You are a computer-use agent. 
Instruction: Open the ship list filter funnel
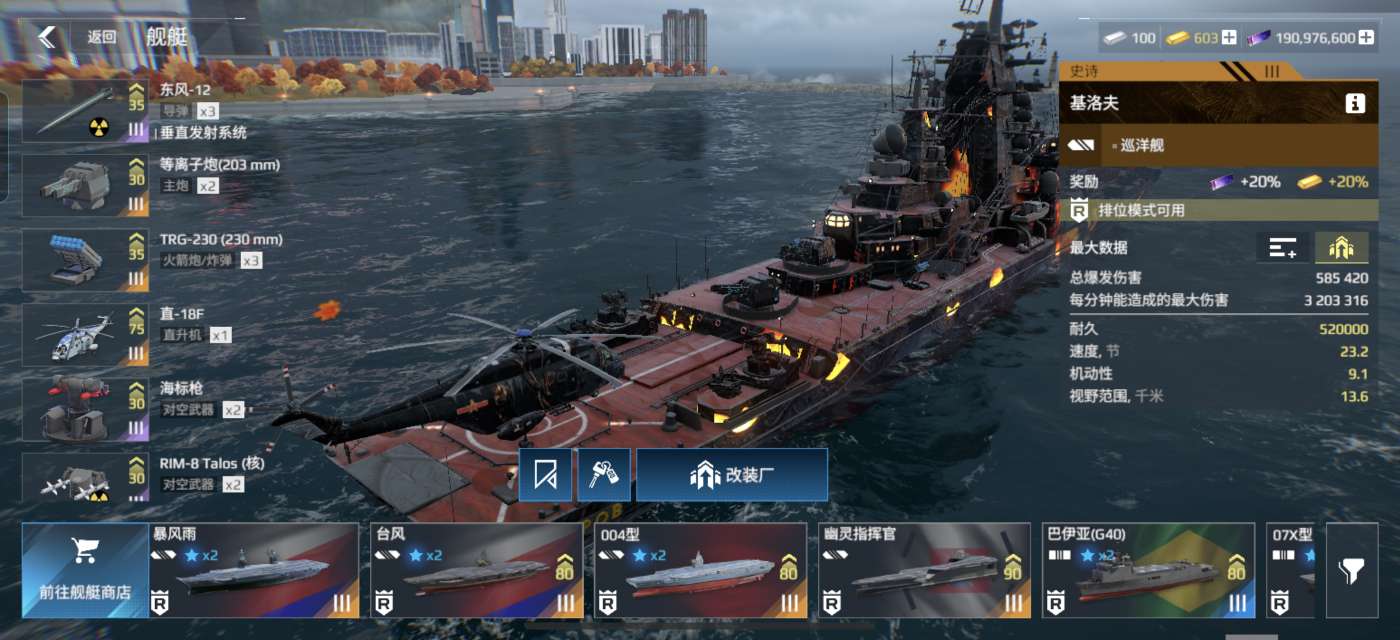click(x=1351, y=571)
